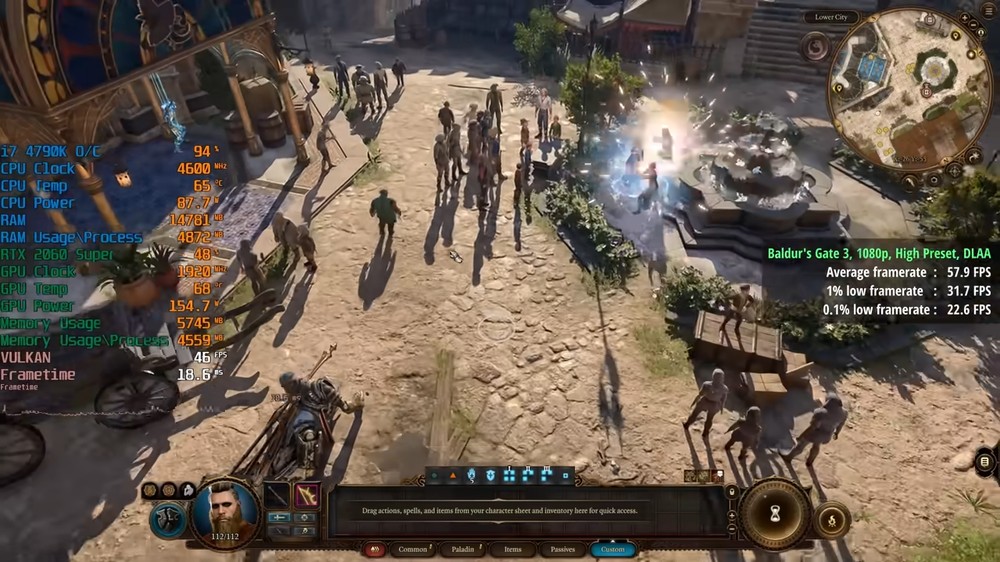The image size is (1000, 562).
Task: Select the Common hotbar tab
Action: [412, 549]
